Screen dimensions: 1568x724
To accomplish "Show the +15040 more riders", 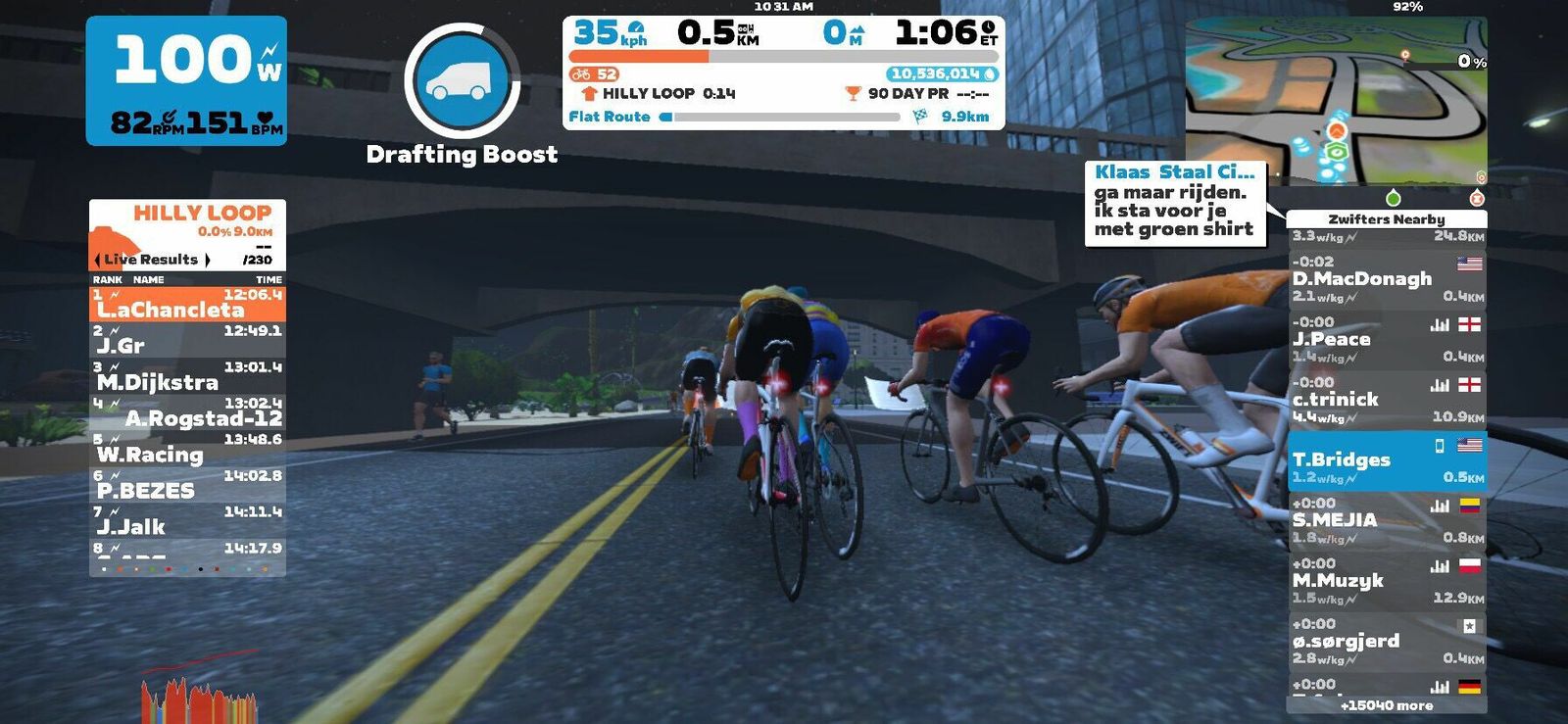I will [1386, 705].
